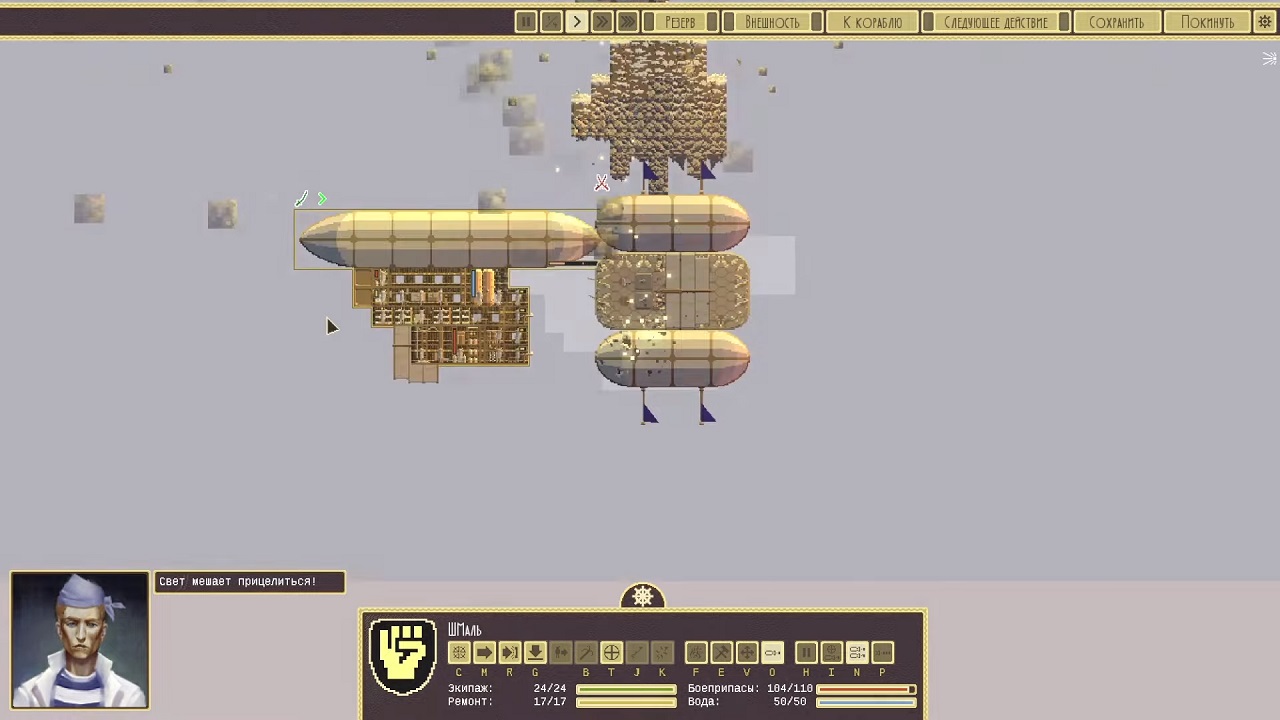Click the targeting crosshair command icon
The height and width of the screenshot is (720, 1280).
pyautogui.click(x=611, y=652)
